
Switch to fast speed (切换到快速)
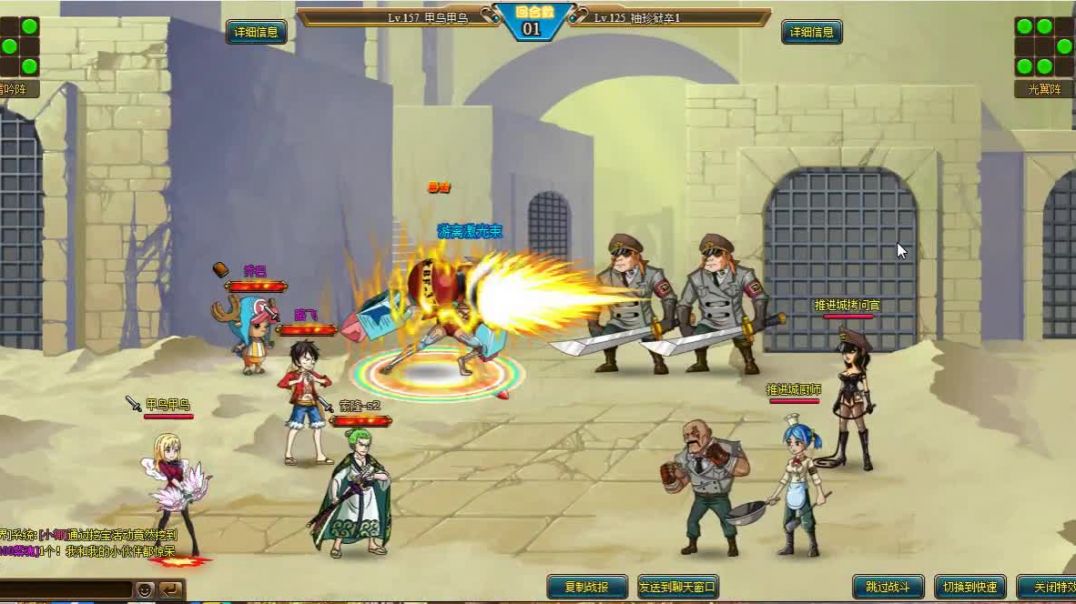[969, 587]
